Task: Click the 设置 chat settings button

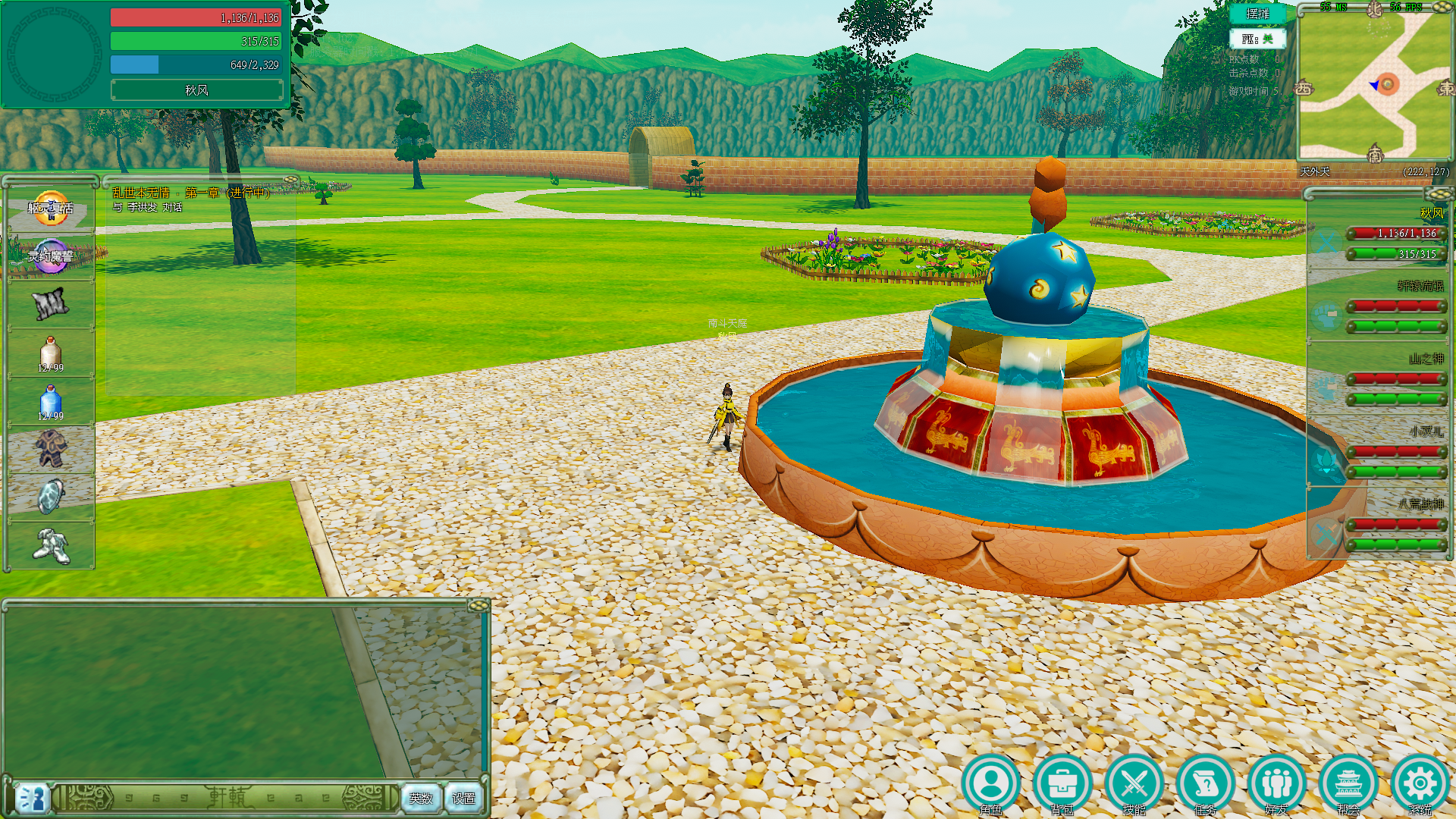Action: pos(463,798)
